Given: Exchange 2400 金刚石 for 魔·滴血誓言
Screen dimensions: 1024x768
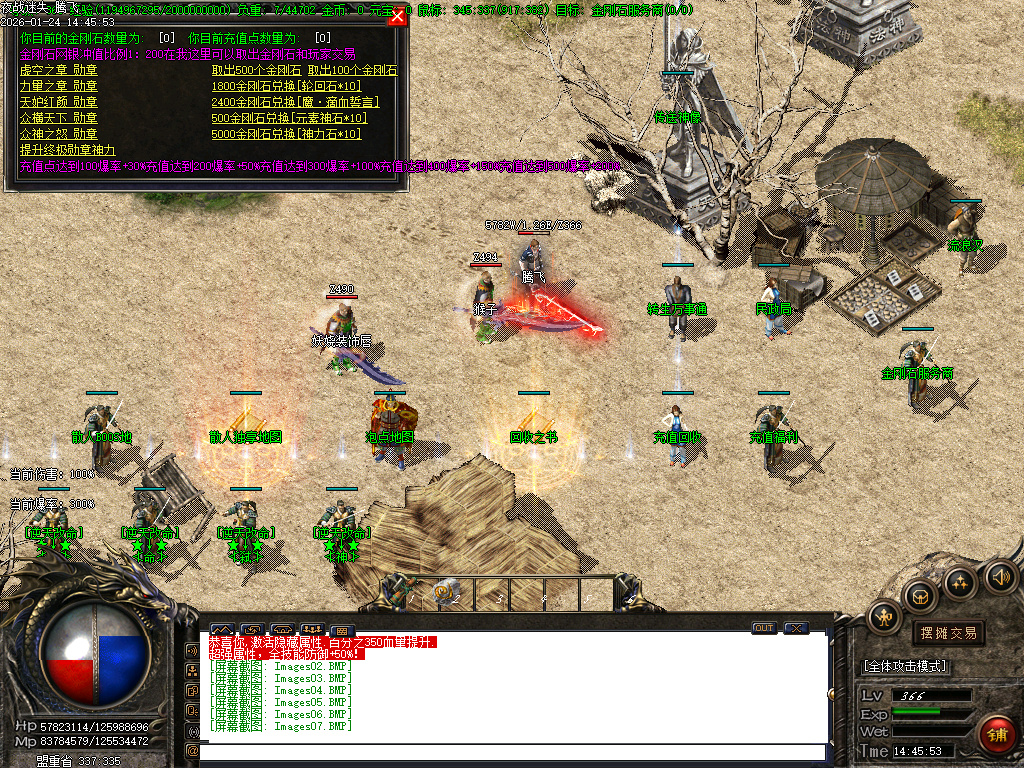Looking at the screenshot, I should tap(295, 102).
